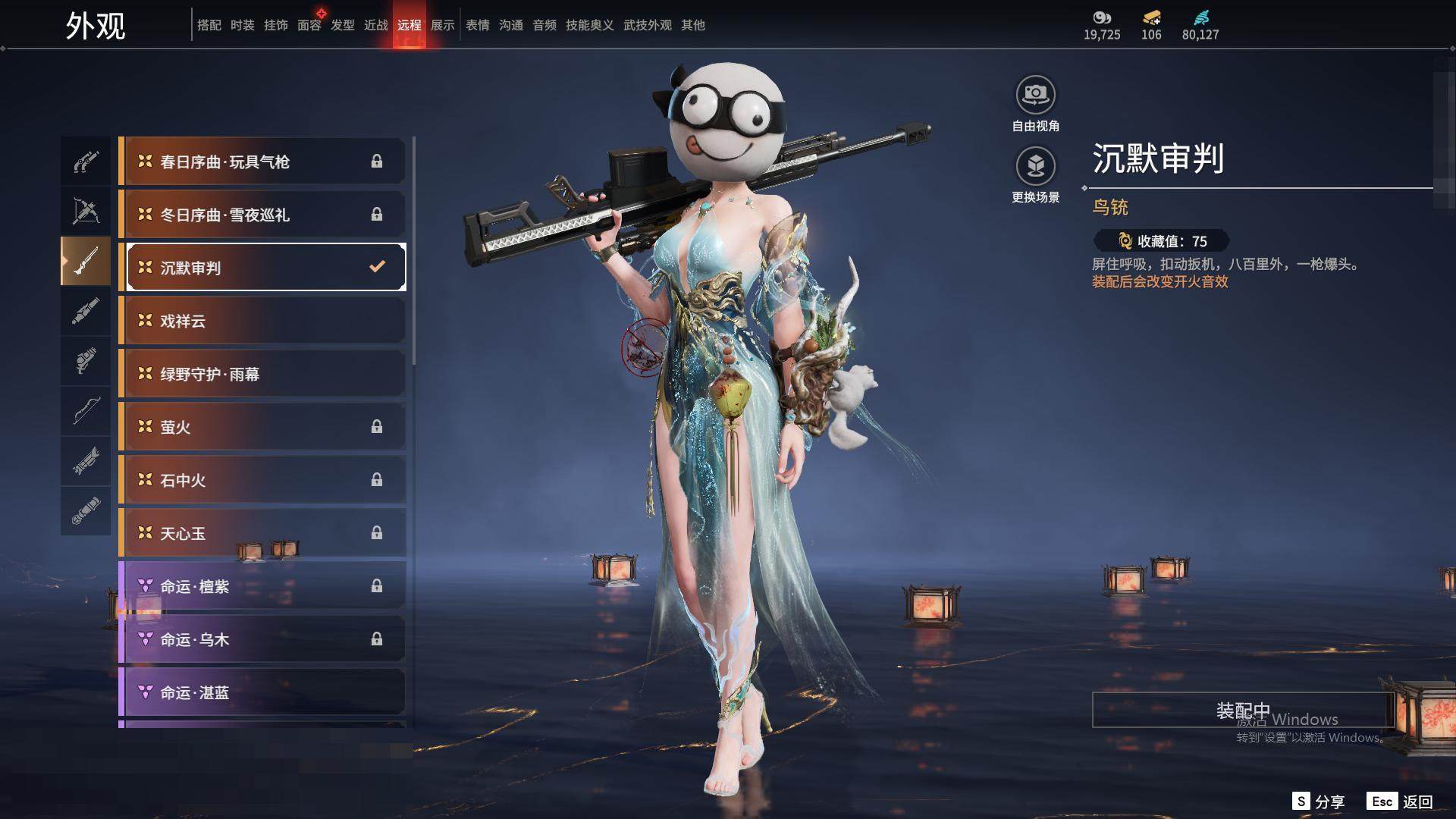
Task: Share via the 分享 button
Action: coord(1319,802)
